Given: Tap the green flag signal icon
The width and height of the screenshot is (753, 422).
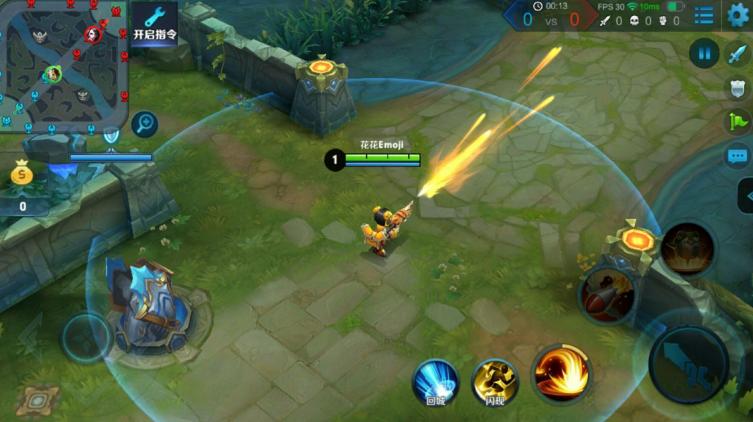Looking at the screenshot, I should coord(738,122).
